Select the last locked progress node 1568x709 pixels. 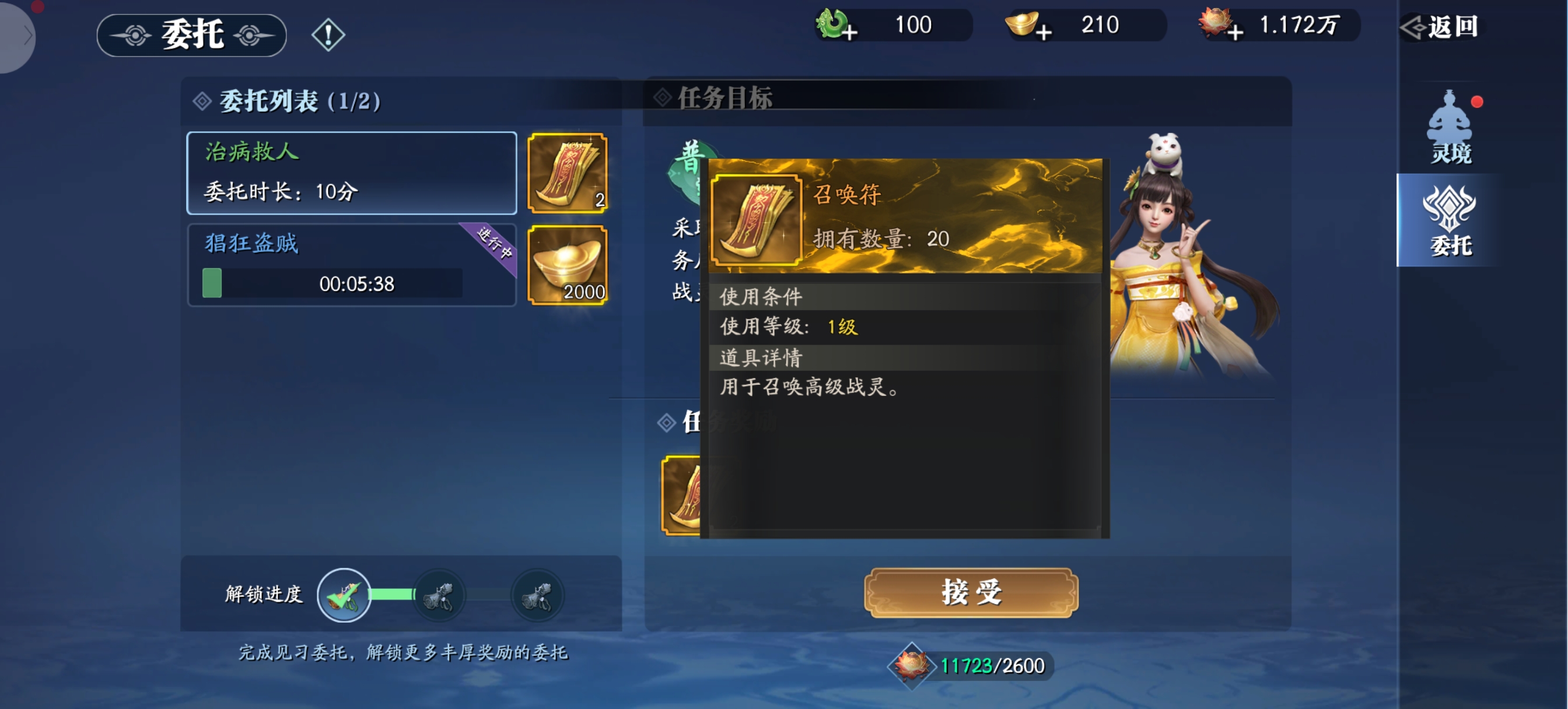tap(537, 595)
